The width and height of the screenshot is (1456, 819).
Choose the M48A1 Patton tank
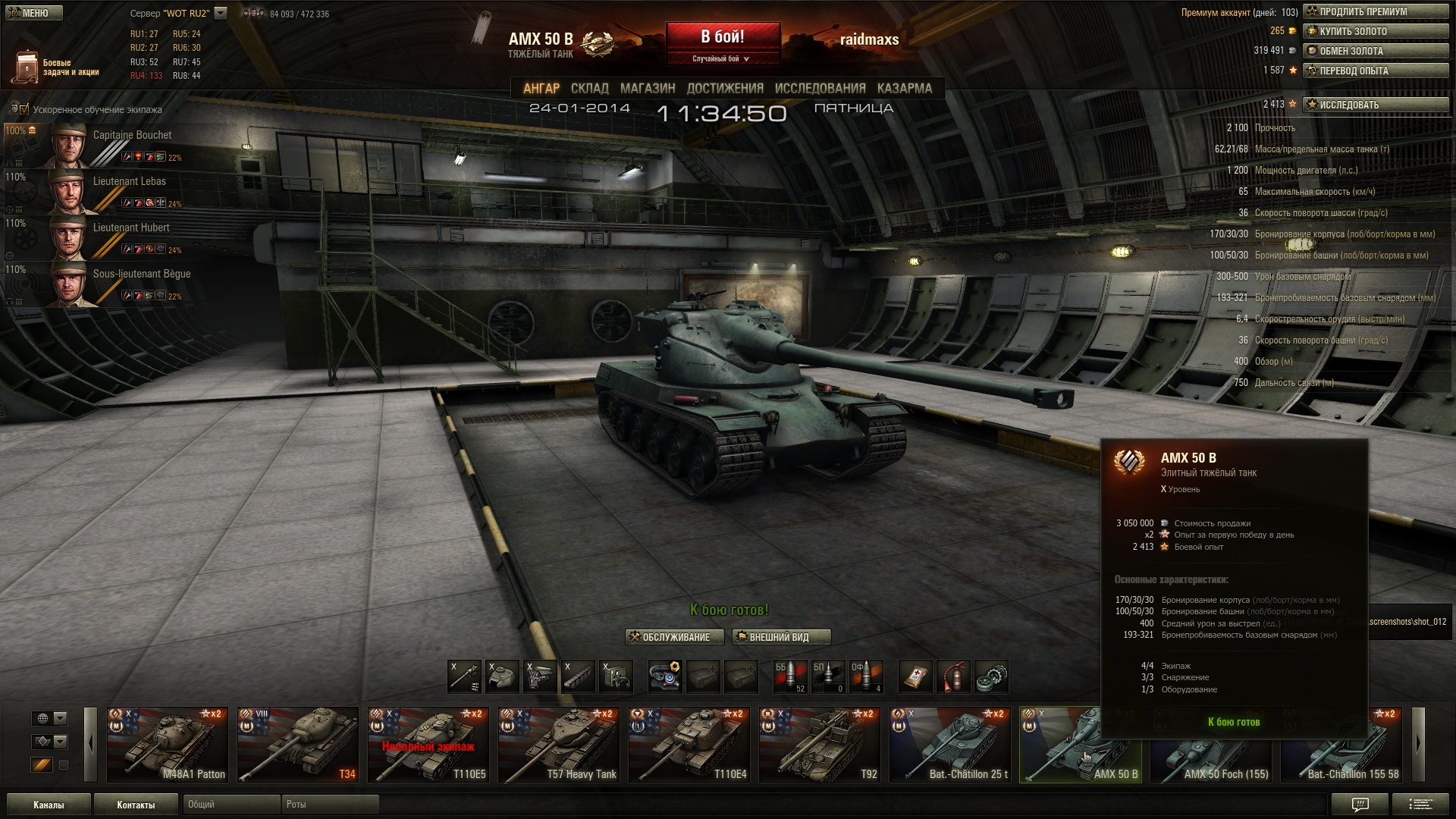(168, 745)
